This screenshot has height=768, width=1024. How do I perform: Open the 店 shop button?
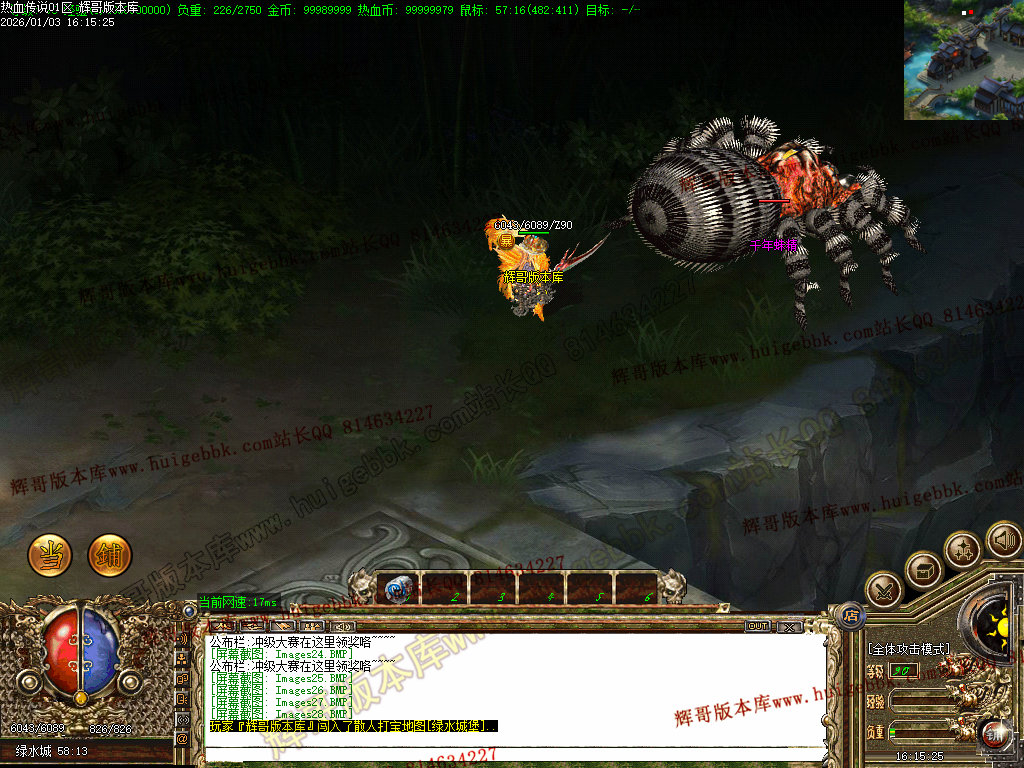point(850,613)
